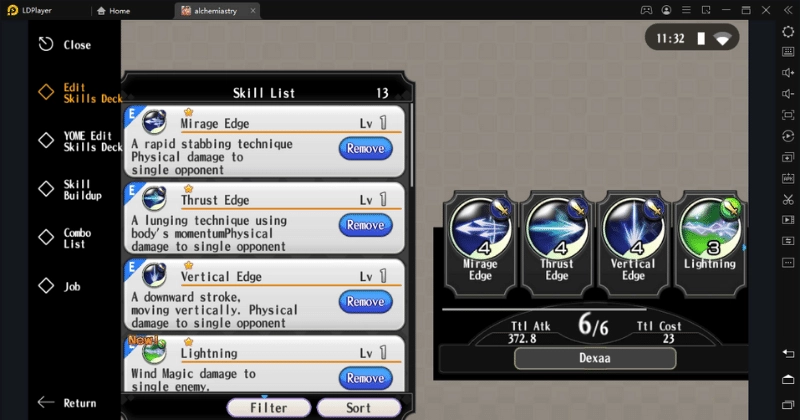This screenshot has height=420, width=800.
Task: Remove the Mirage Edge skill
Action: click(x=365, y=149)
